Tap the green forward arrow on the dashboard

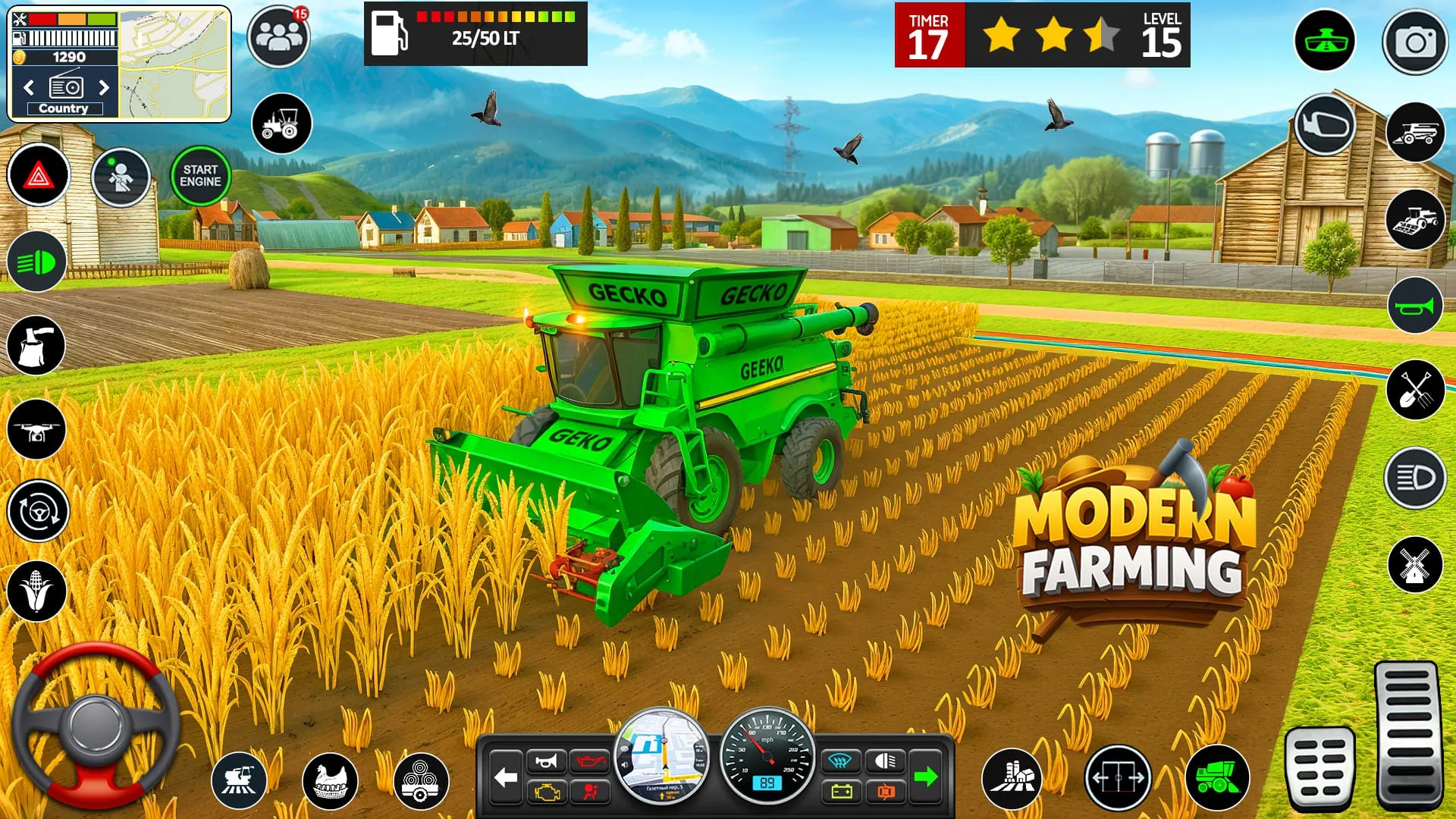pos(927,776)
